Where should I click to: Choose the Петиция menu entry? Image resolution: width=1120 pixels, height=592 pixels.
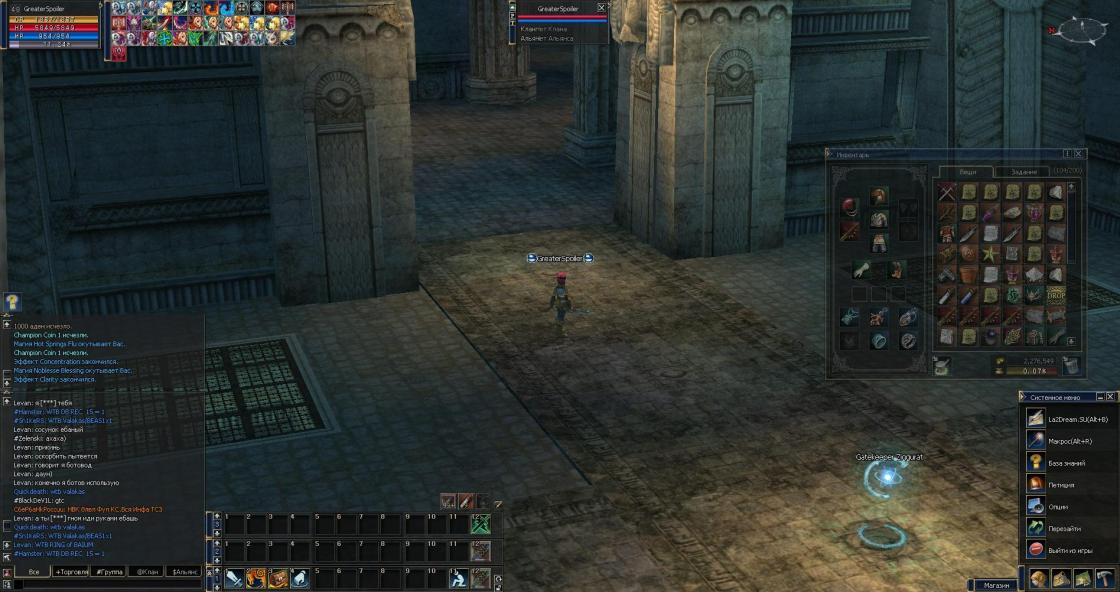(1060, 485)
